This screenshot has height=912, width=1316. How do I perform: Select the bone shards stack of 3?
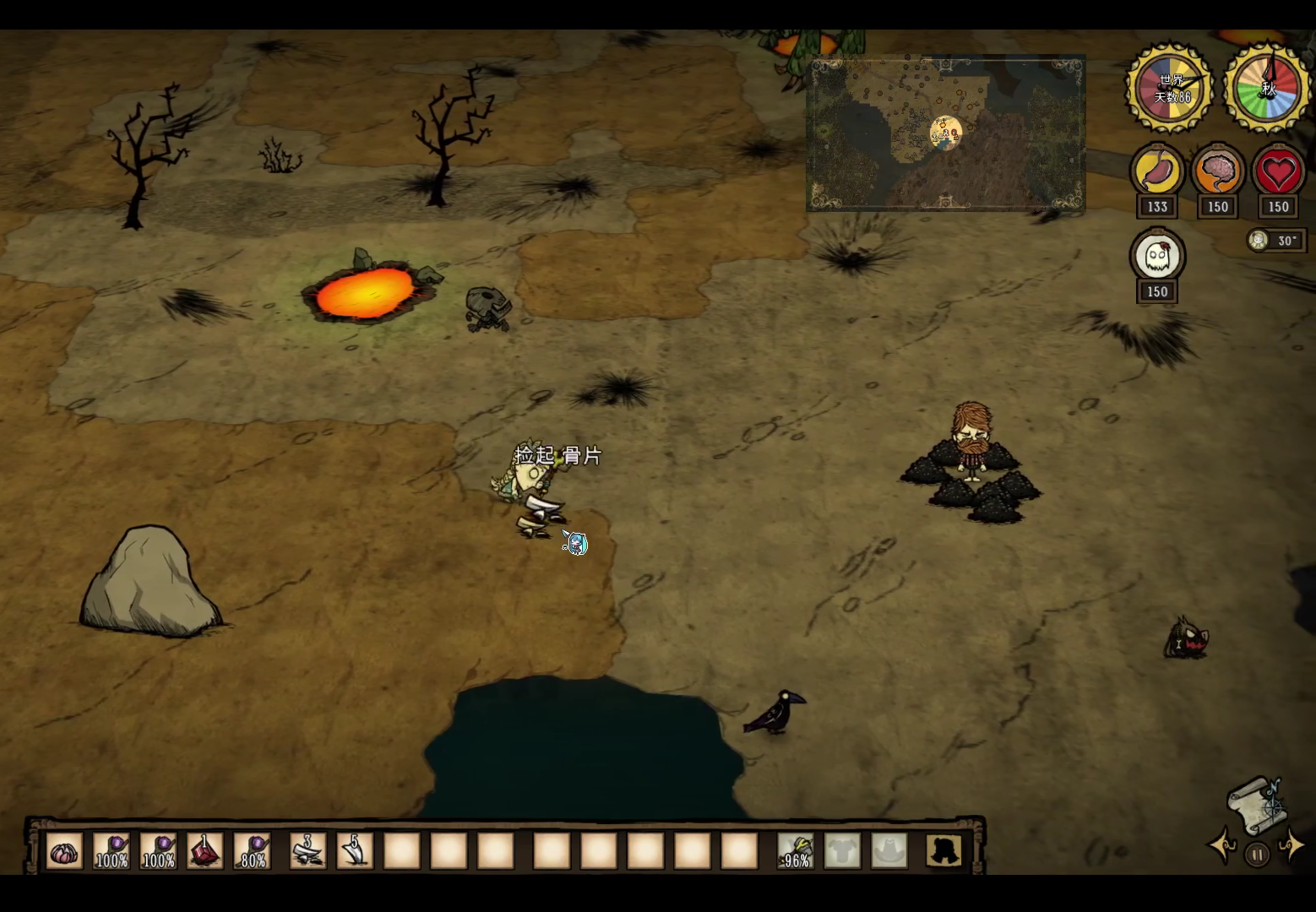coord(307,851)
